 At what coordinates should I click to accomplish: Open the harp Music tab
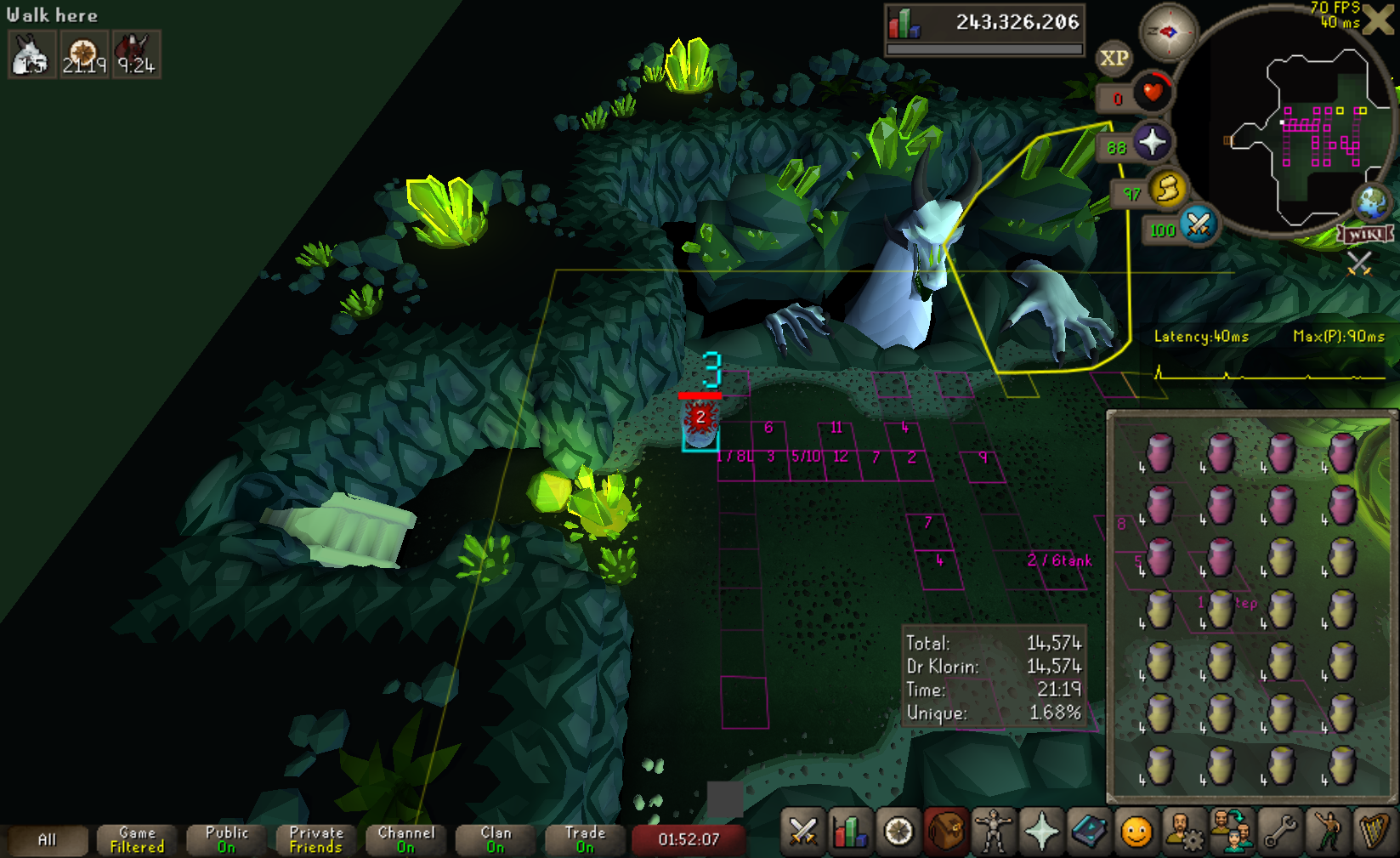point(1374,832)
